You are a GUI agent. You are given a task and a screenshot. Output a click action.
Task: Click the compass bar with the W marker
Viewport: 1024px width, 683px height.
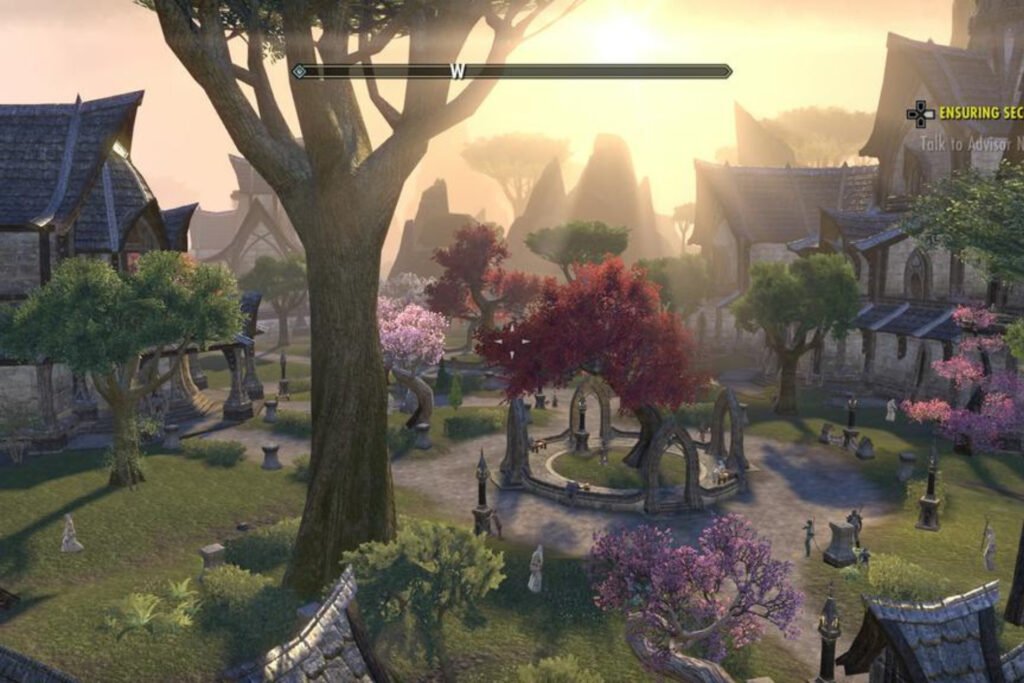511,71
